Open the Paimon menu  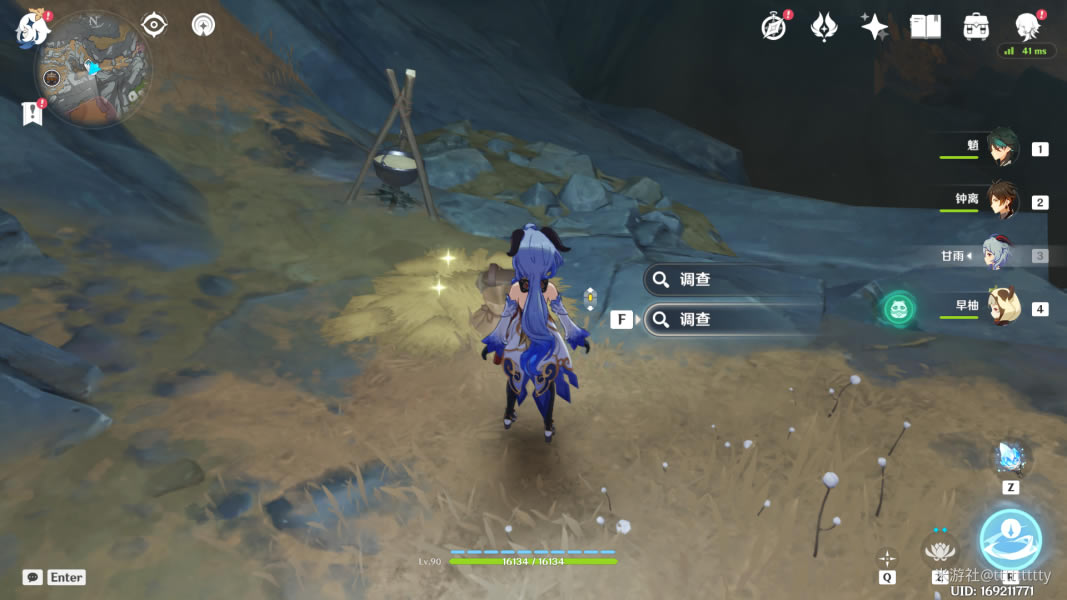[33, 27]
